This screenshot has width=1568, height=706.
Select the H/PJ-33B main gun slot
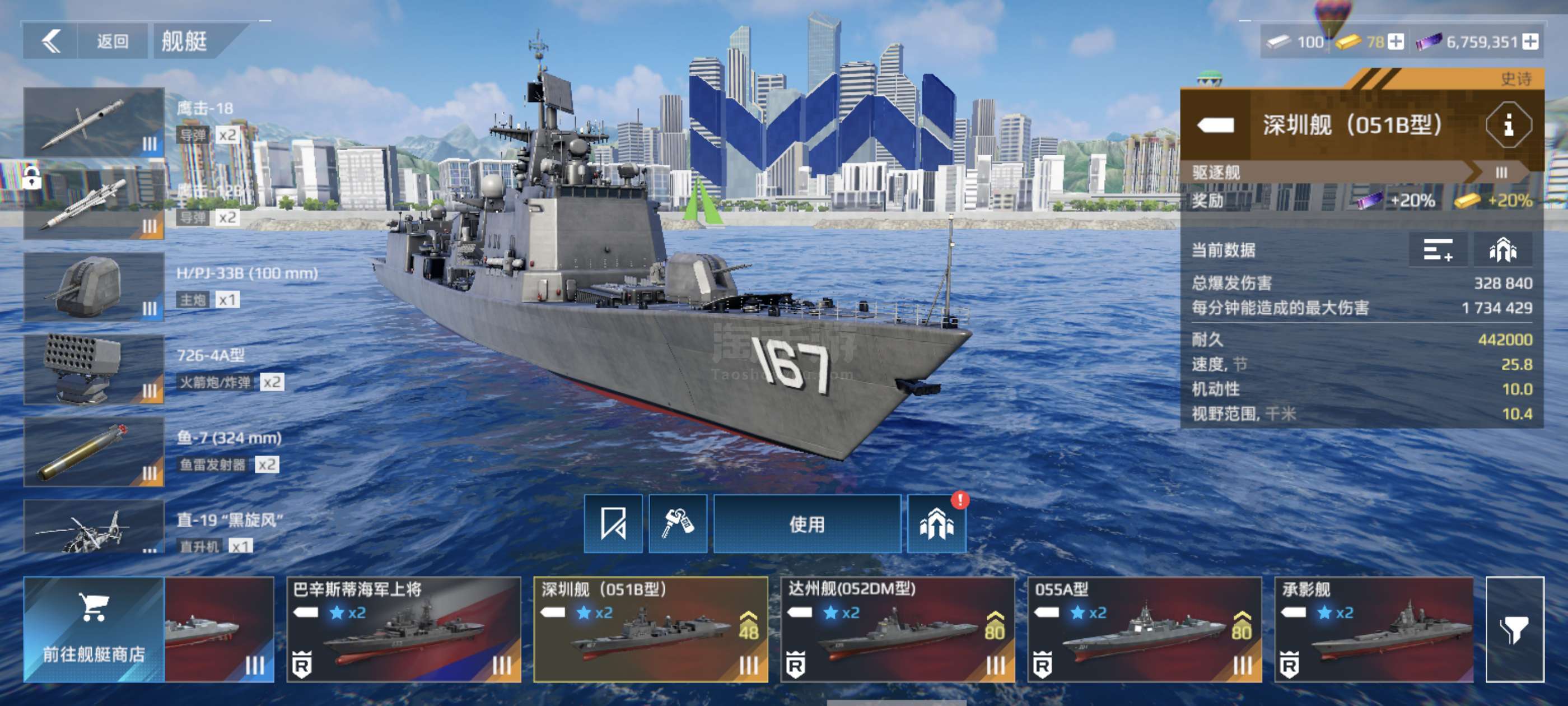tap(94, 286)
